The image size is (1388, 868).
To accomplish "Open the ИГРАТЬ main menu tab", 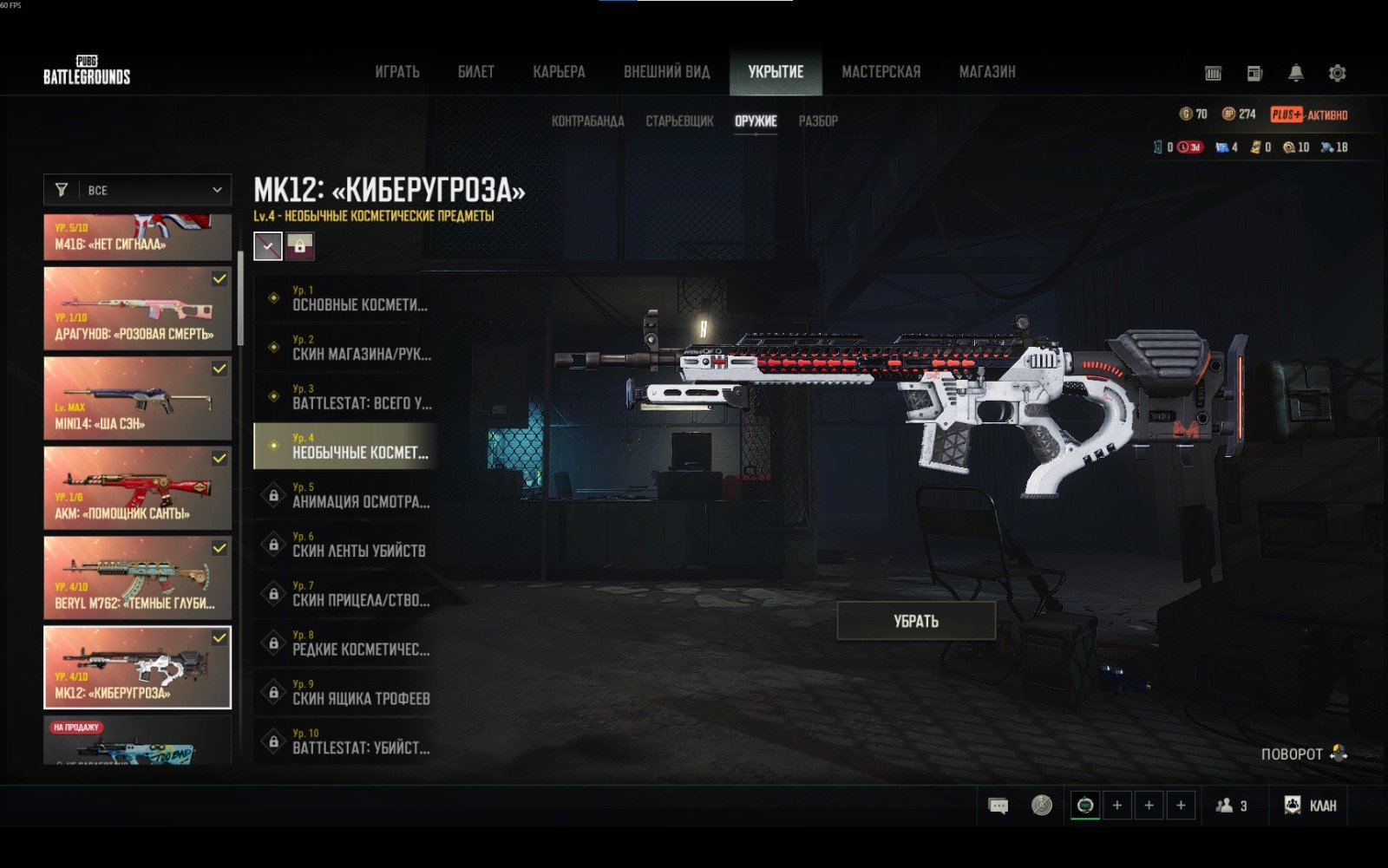I will click(397, 72).
